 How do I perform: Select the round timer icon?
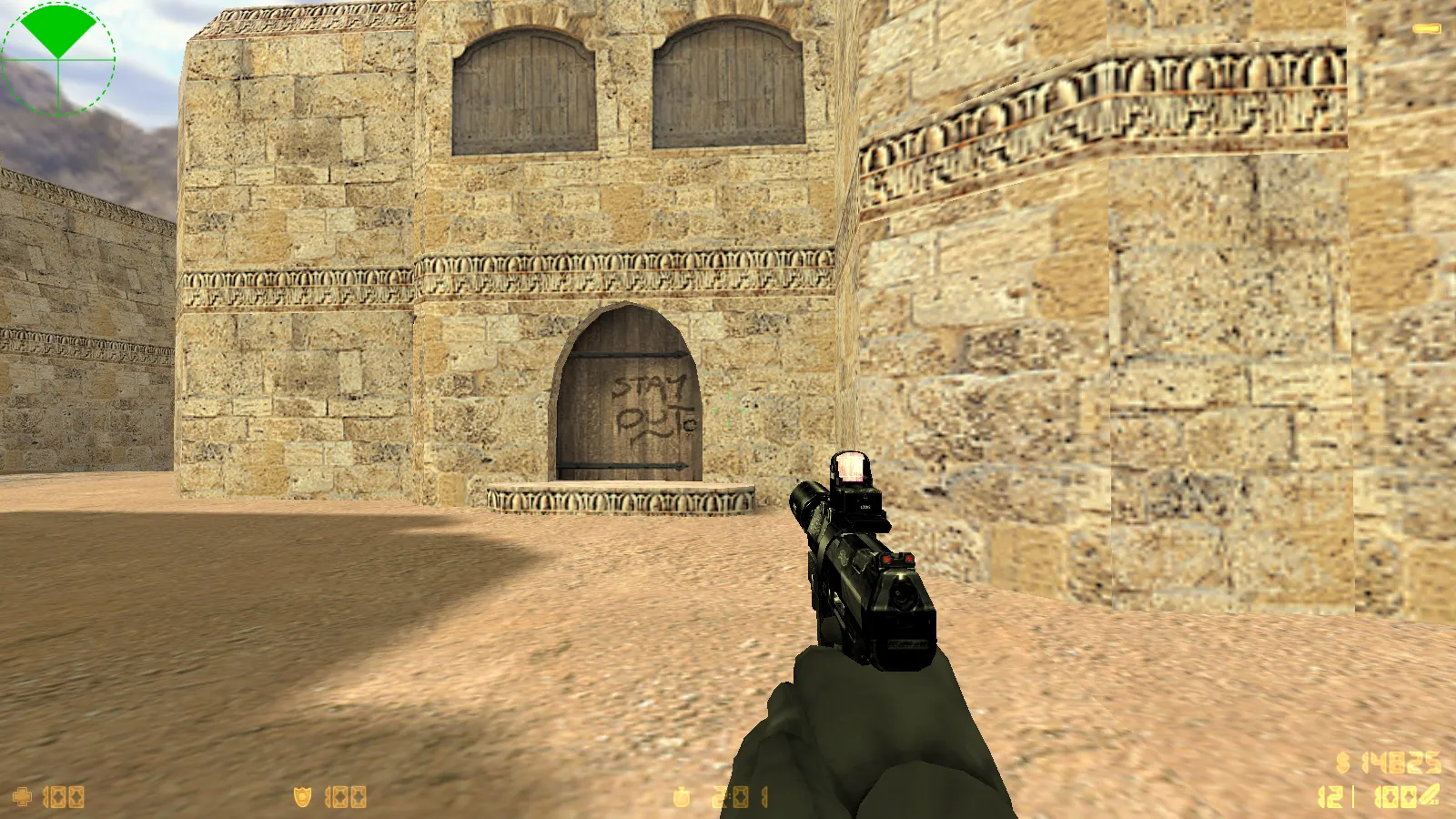[x=681, y=796]
